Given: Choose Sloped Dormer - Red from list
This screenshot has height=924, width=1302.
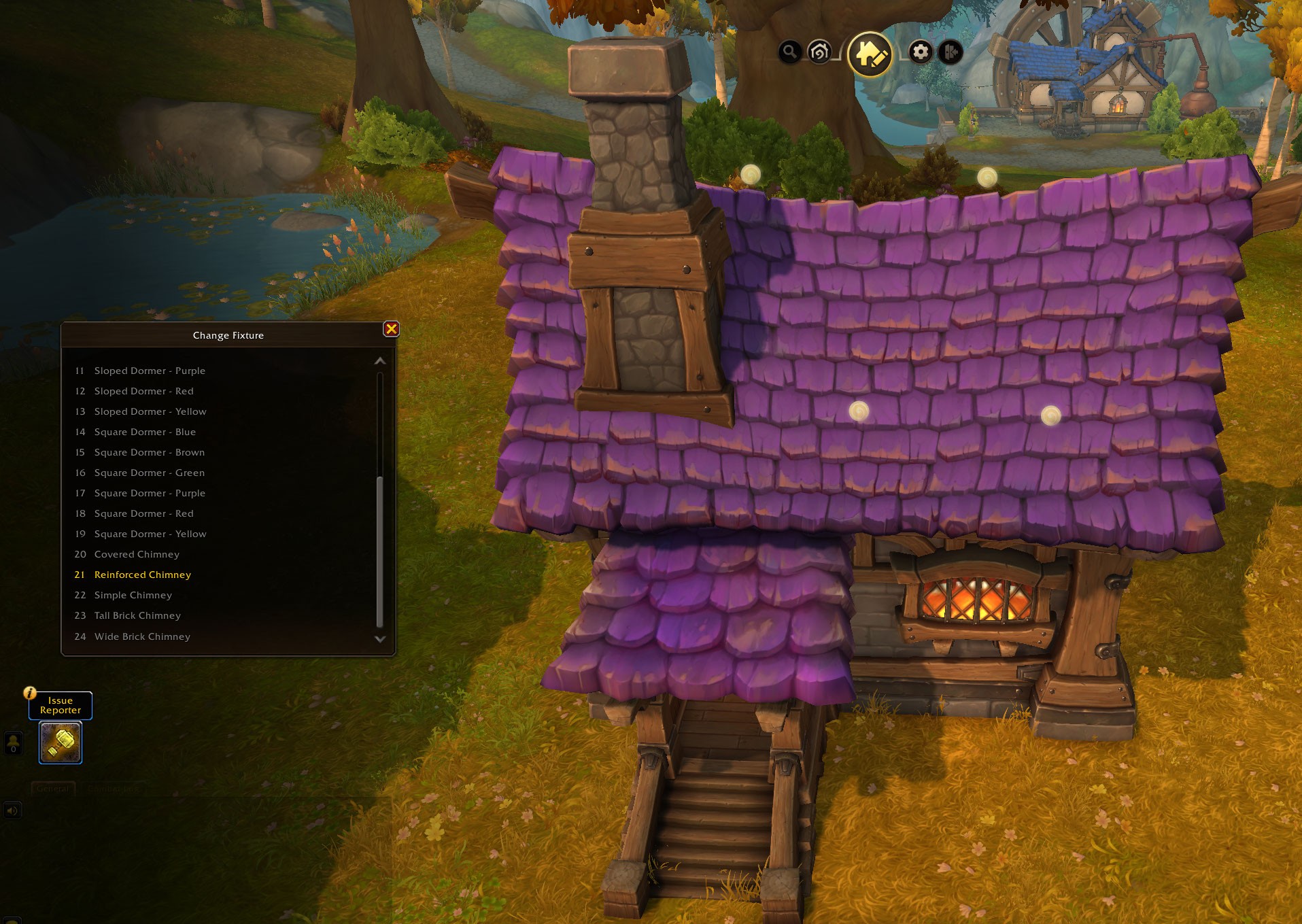Looking at the screenshot, I should pyautogui.click(x=143, y=391).
